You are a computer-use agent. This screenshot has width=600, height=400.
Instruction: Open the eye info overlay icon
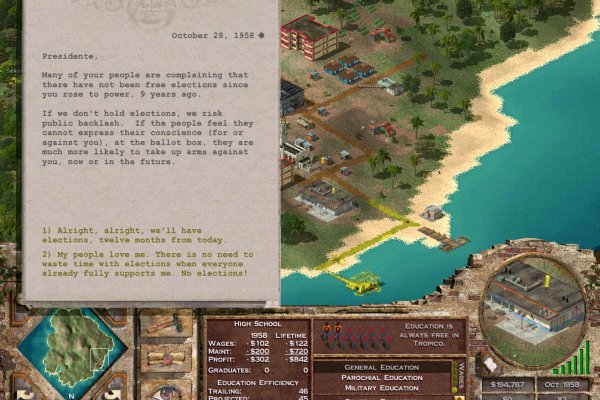165,388
